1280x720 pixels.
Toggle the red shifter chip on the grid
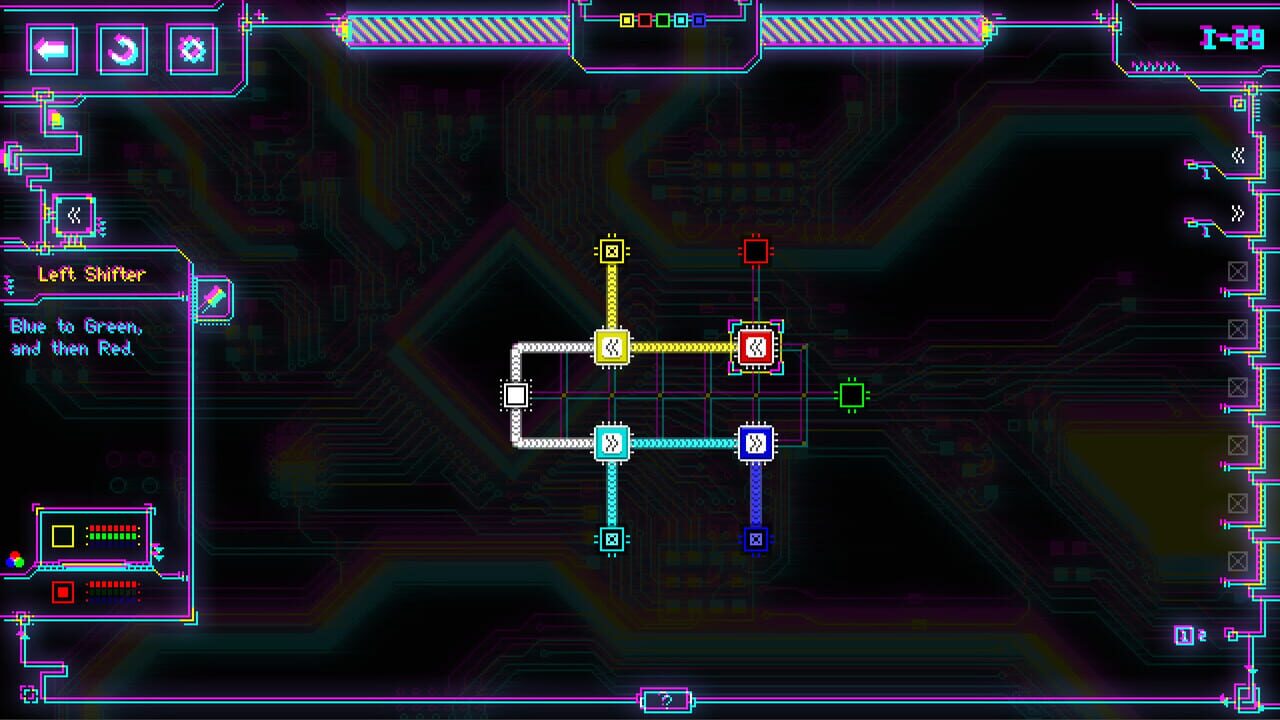point(756,347)
